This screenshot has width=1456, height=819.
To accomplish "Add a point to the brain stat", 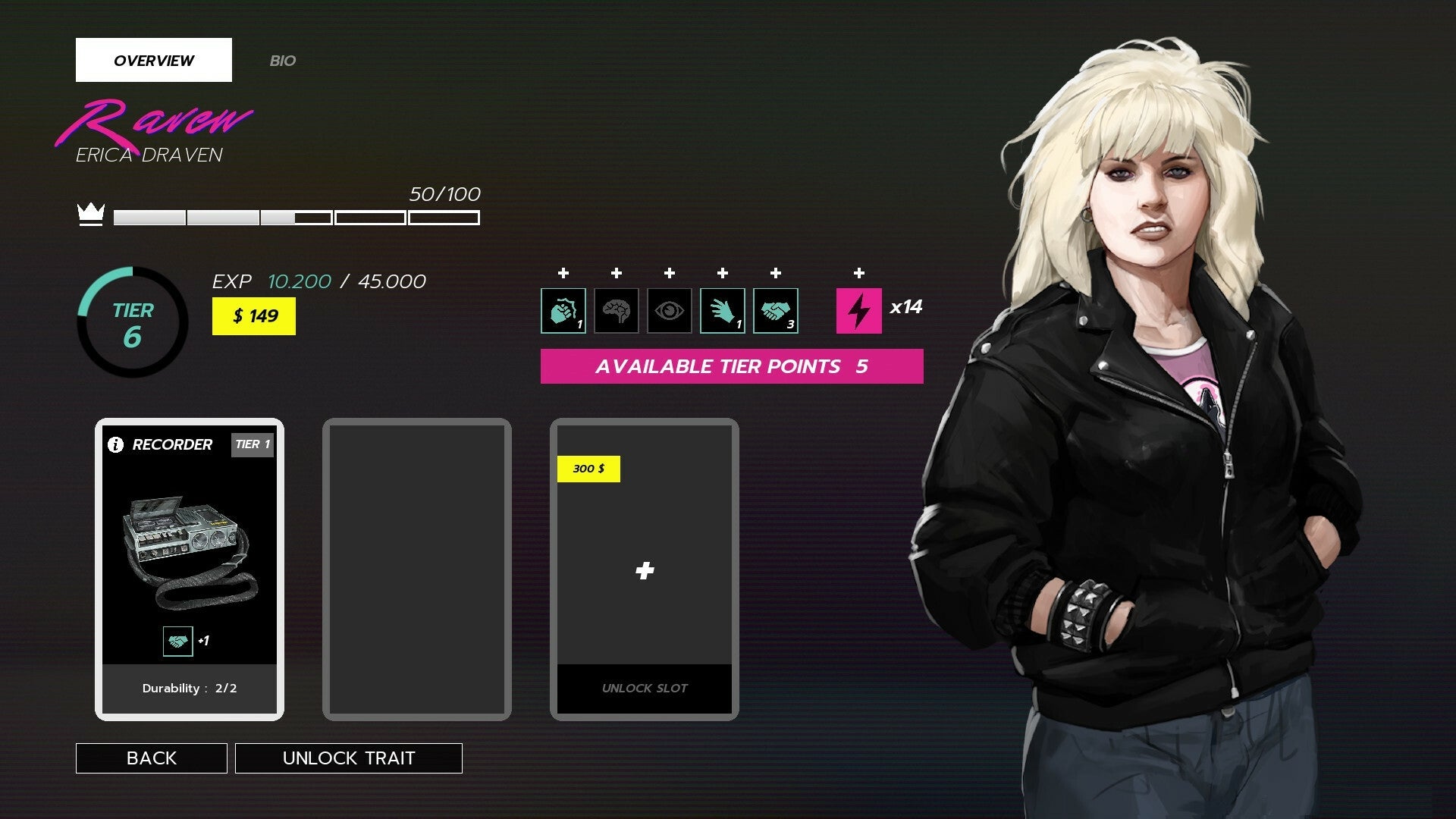I will pyautogui.click(x=616, y=271).
